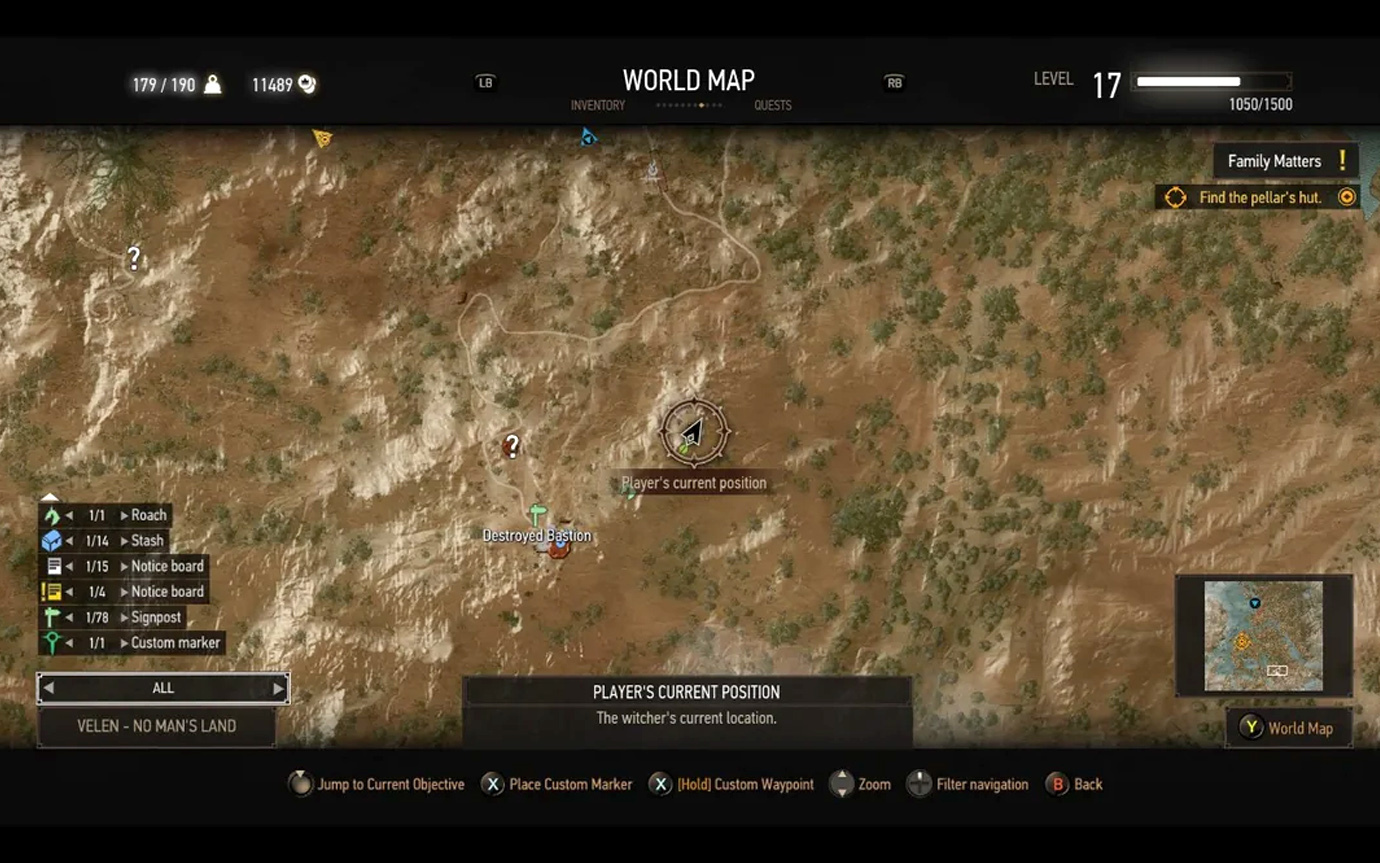
Task: Switch to the Inventory tab
Action: point(597,106)
